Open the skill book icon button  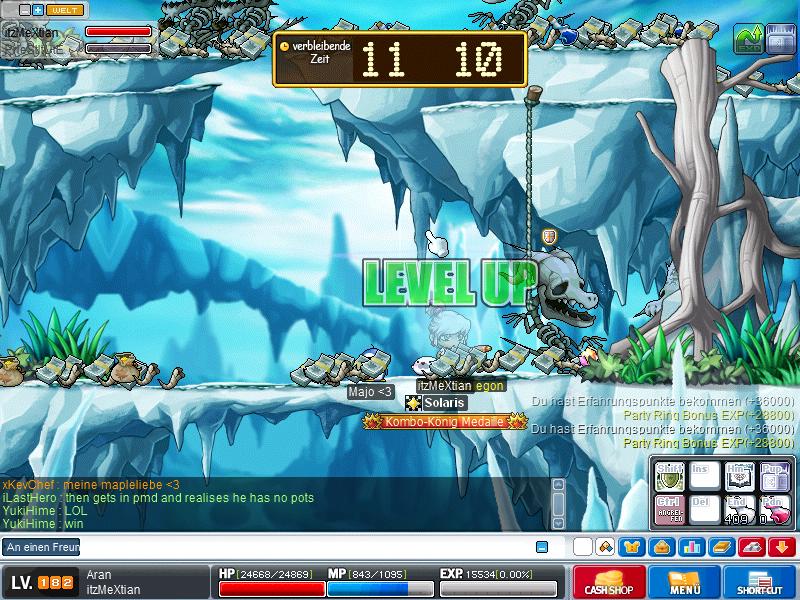721,547
